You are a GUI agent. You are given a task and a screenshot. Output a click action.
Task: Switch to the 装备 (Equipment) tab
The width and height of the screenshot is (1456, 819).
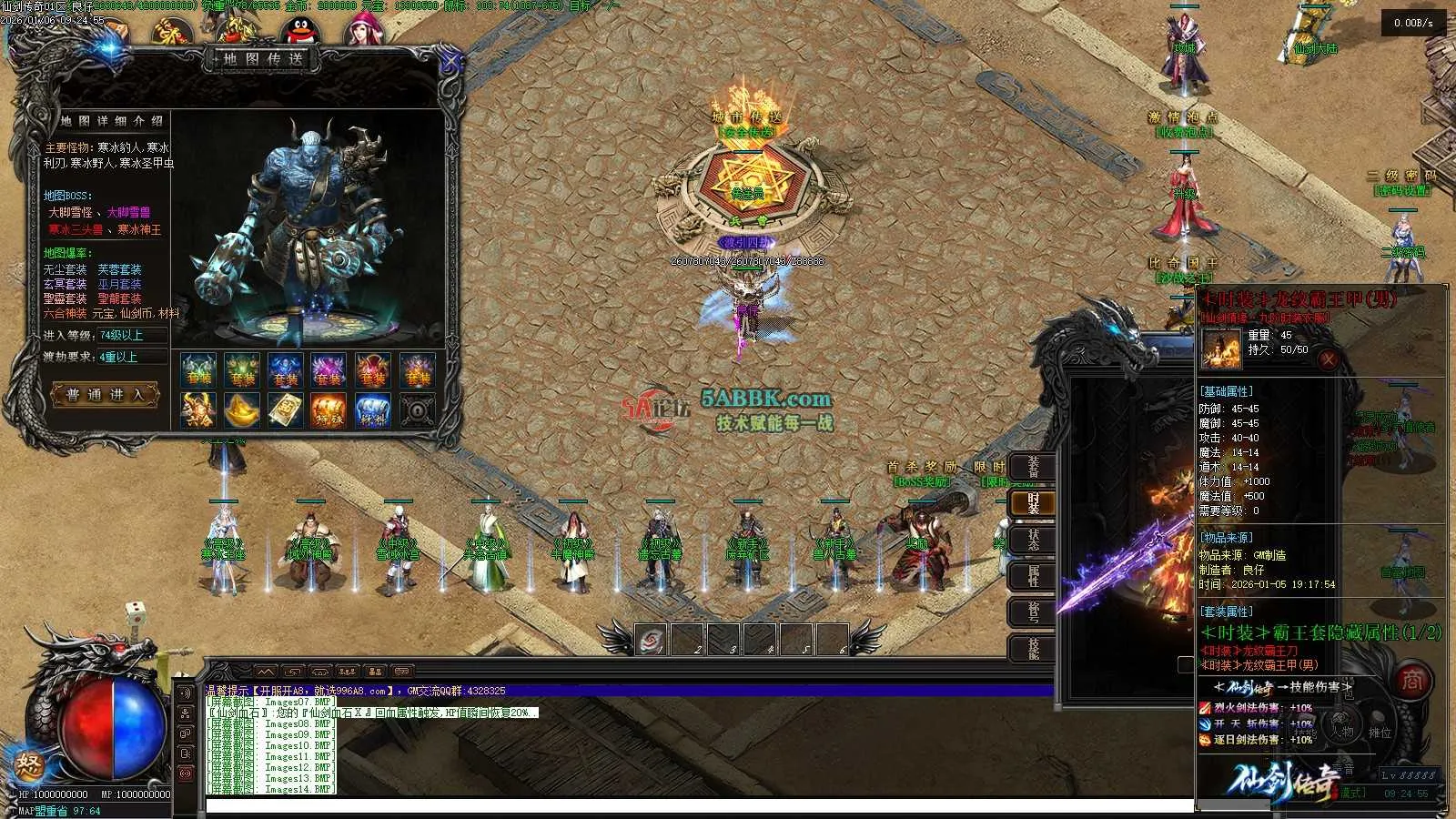(1033, 467)
